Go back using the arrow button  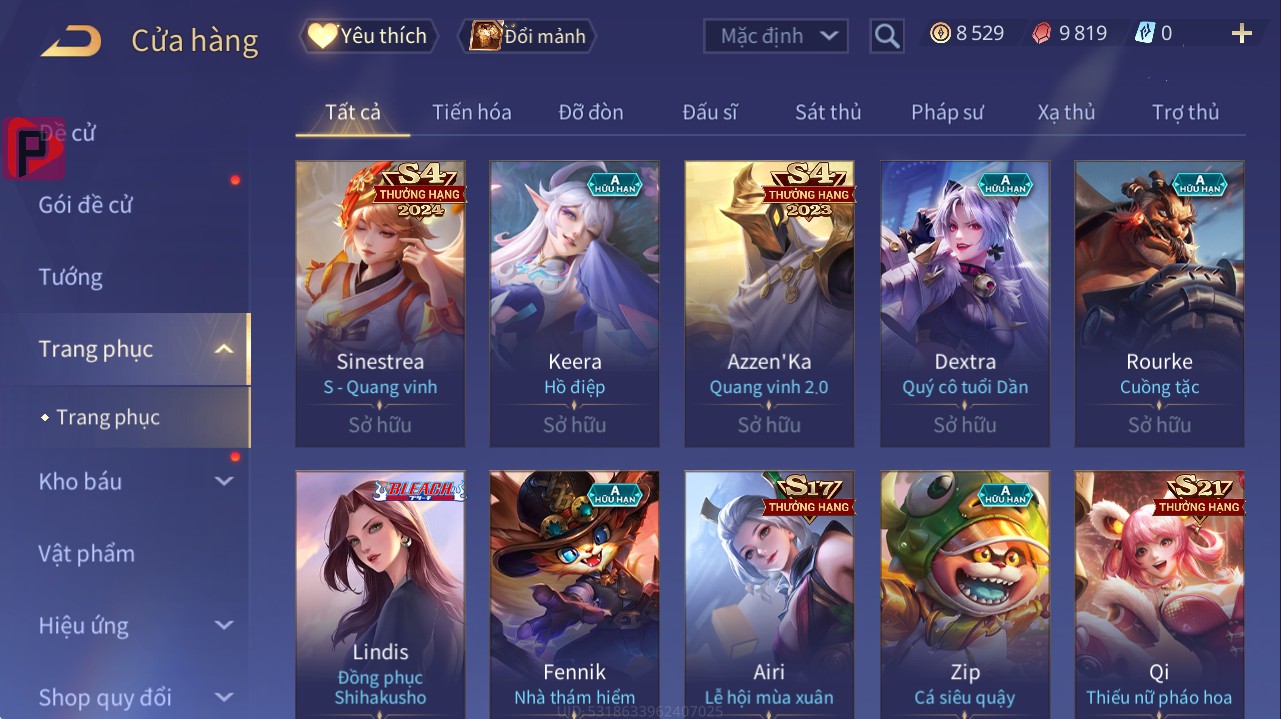pyautogui.click(x=71, y=40)
